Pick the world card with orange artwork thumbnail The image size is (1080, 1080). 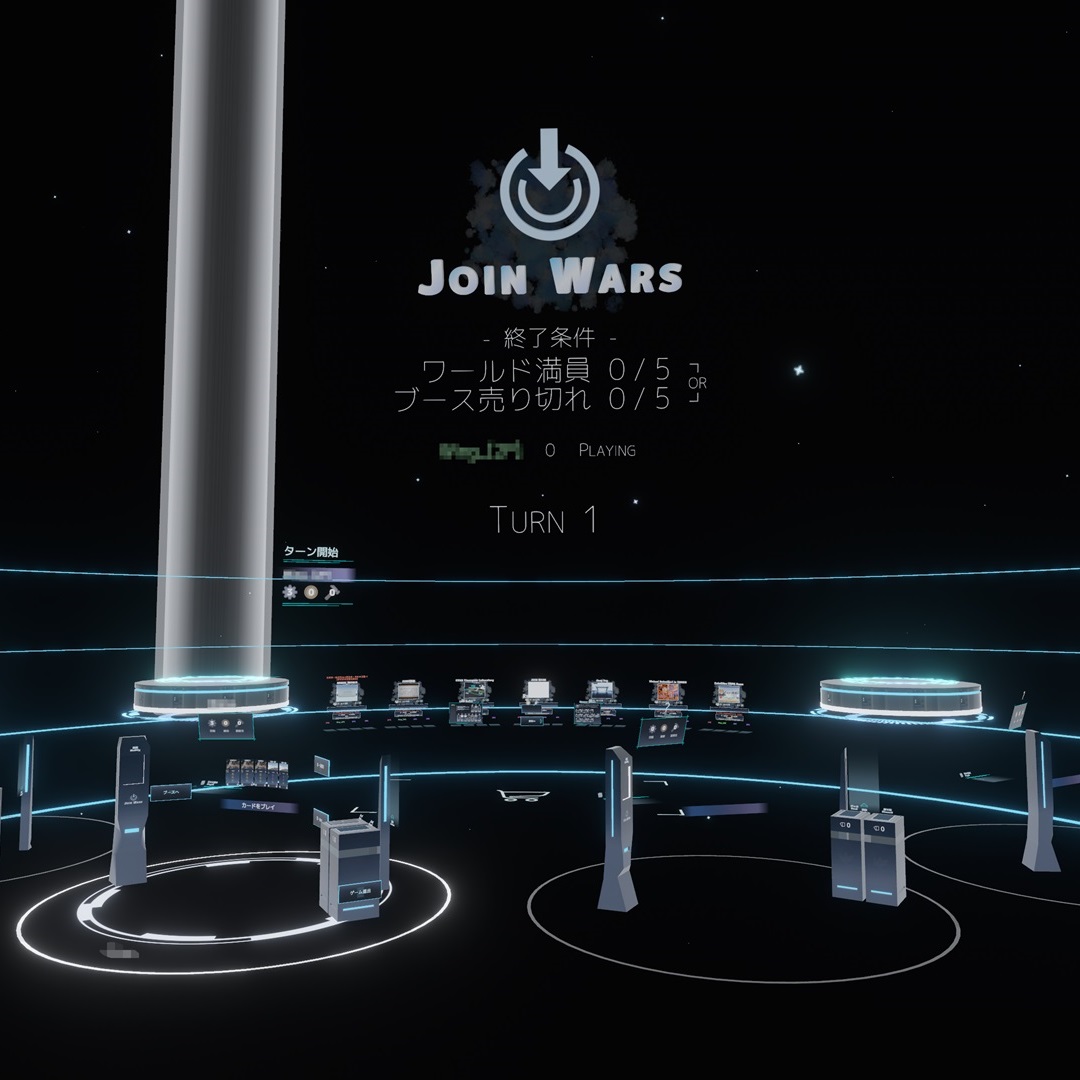click(669, 690)
